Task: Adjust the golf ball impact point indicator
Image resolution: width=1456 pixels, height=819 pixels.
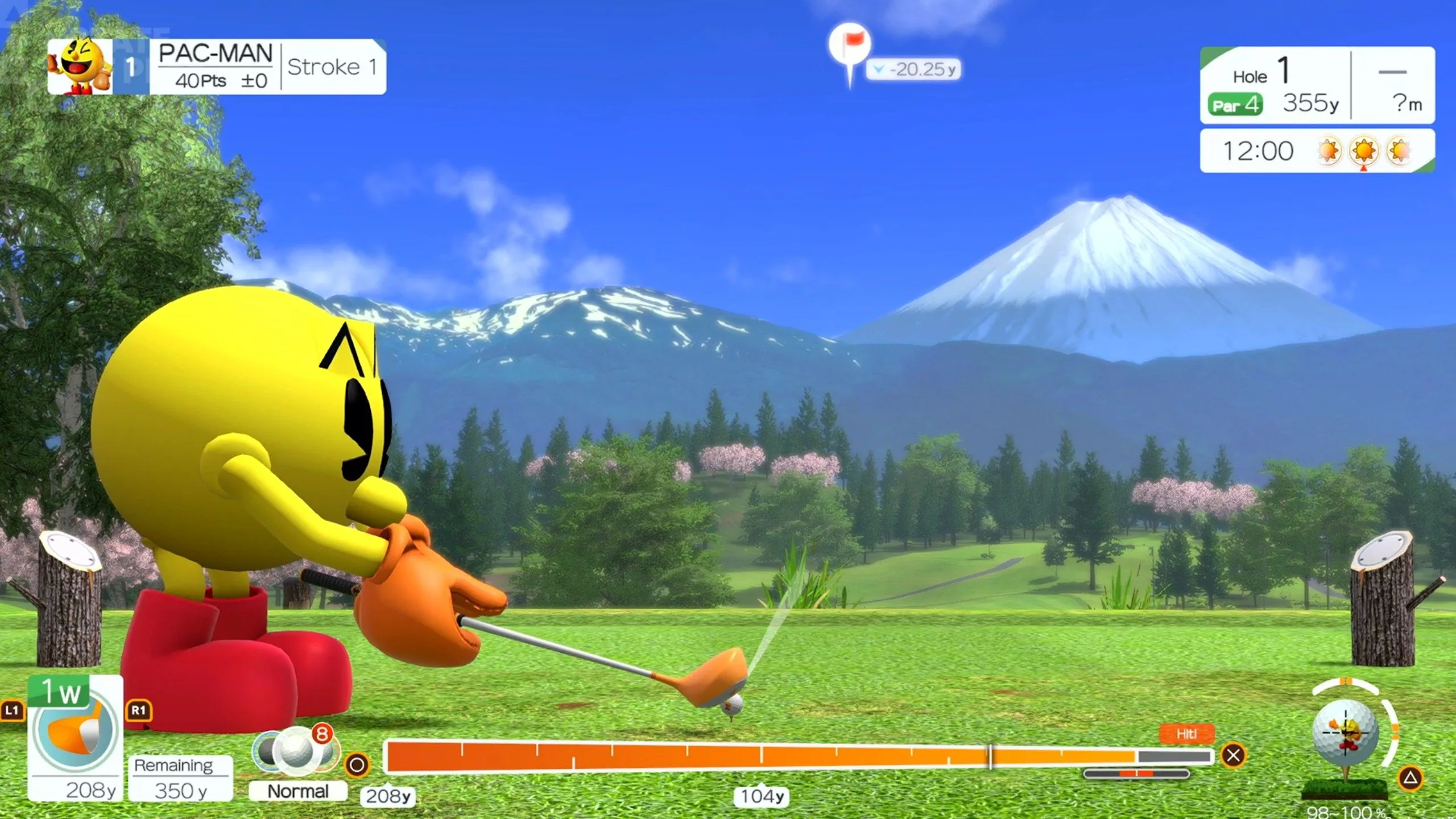Action: coord(1346,732)
